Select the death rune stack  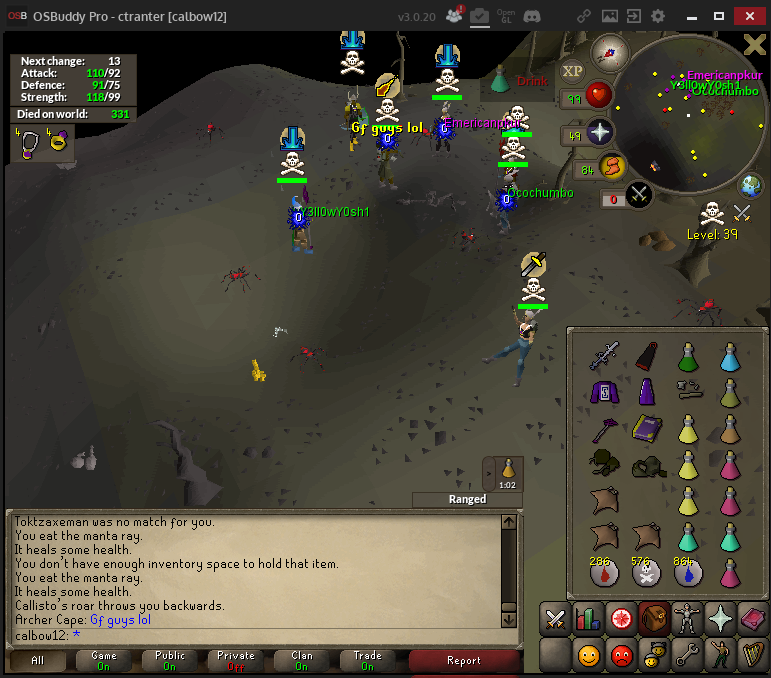click(x=645, y=573)
